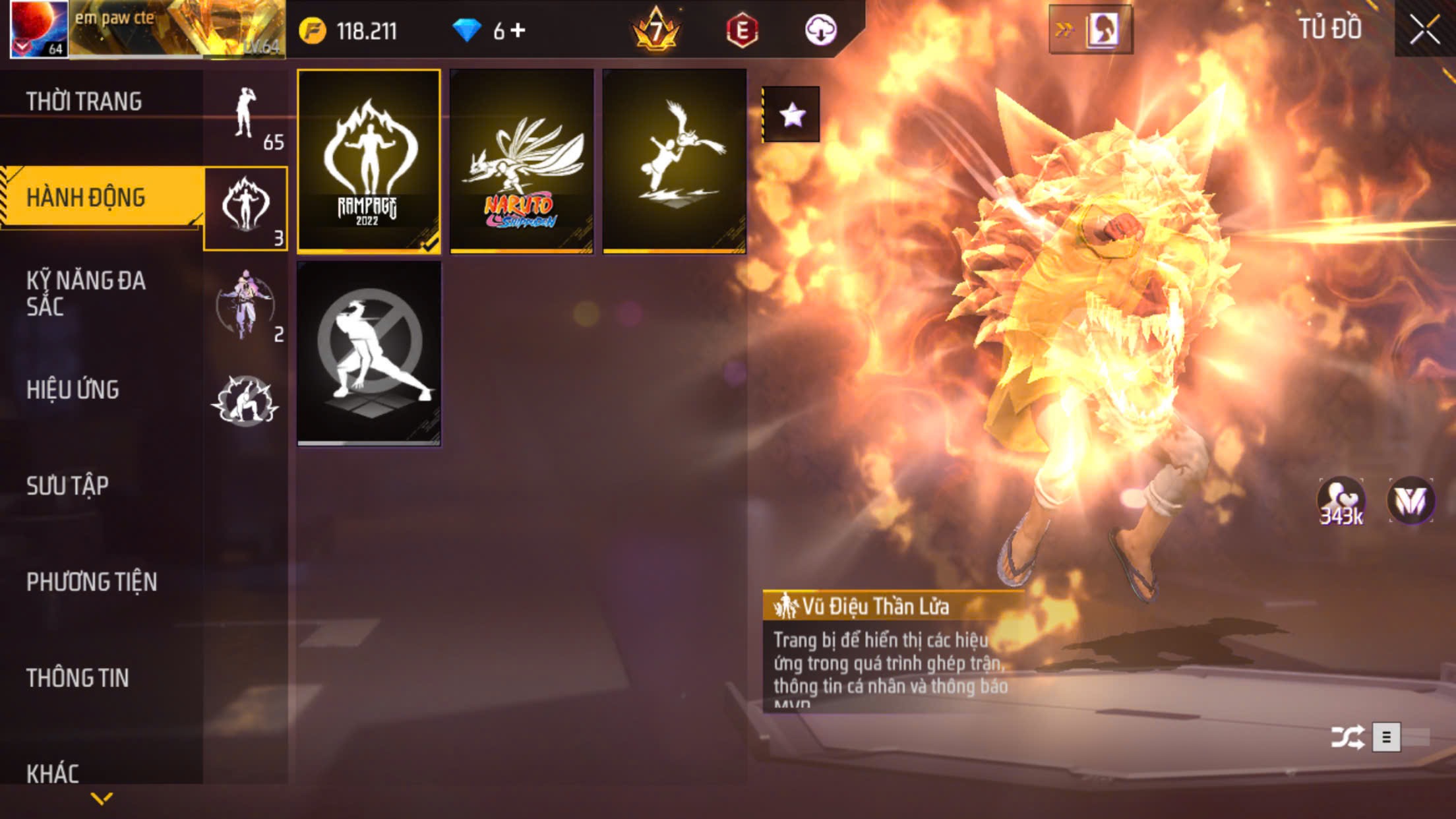Click the cloud download icon

[821, 30]
